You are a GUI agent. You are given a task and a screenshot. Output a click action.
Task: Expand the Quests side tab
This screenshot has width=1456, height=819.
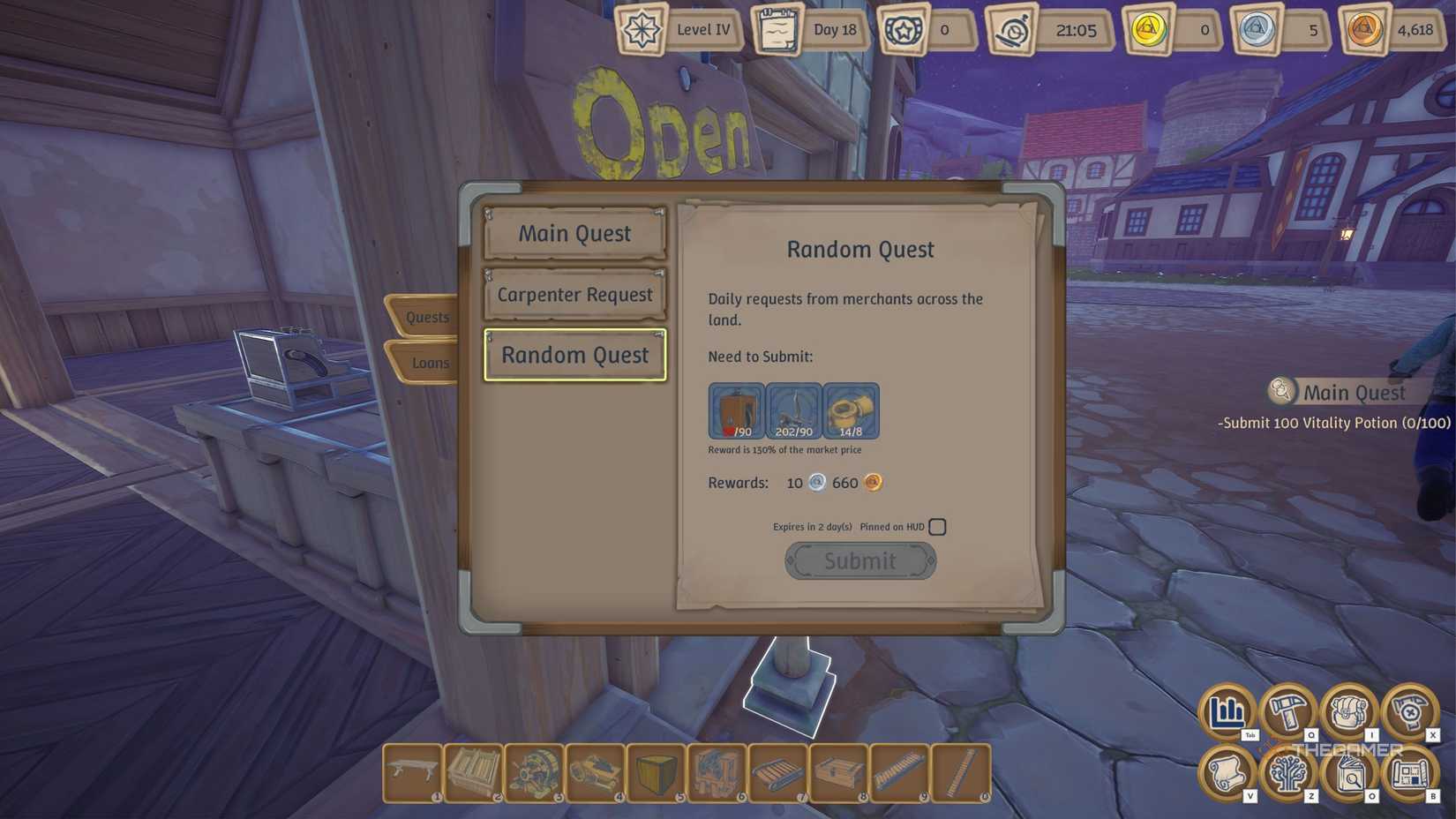pos(426,316)
